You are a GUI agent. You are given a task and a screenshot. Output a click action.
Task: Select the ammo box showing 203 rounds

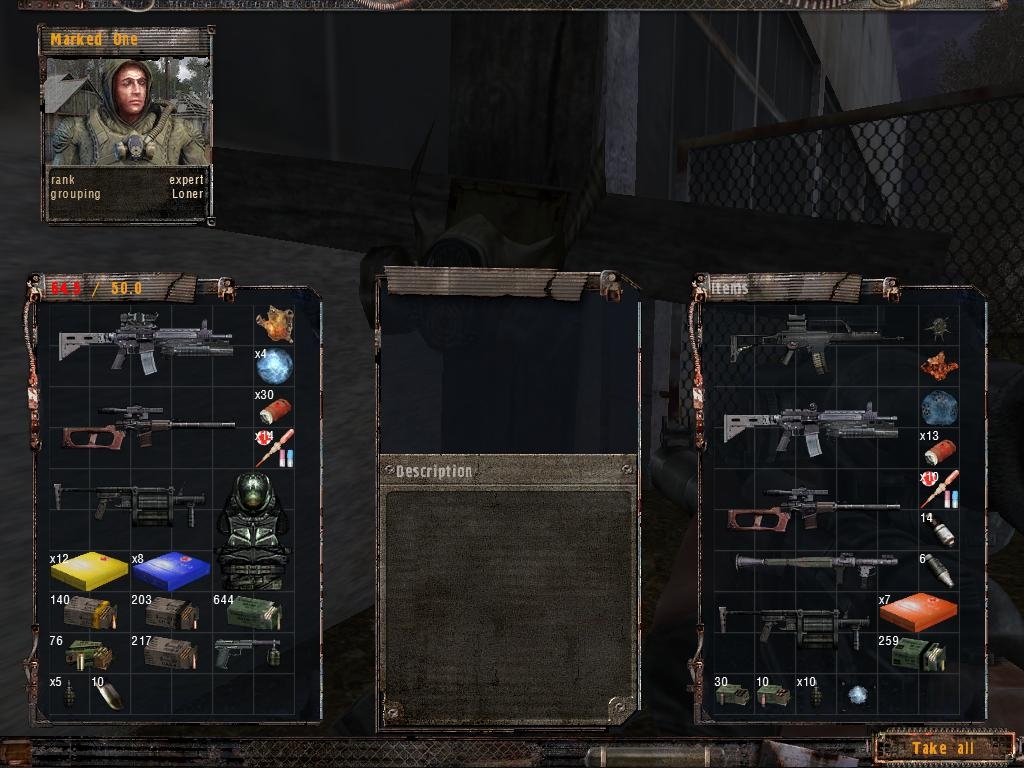click(x=171, y=613)
